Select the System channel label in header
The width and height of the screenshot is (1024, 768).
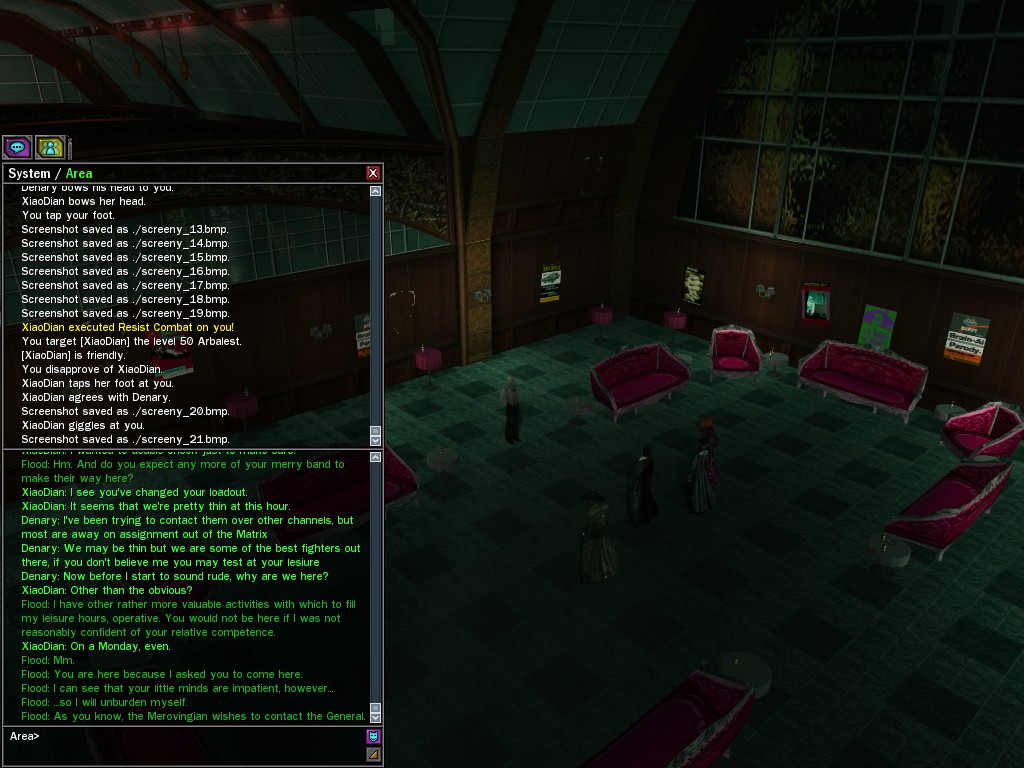click(29, 174)
